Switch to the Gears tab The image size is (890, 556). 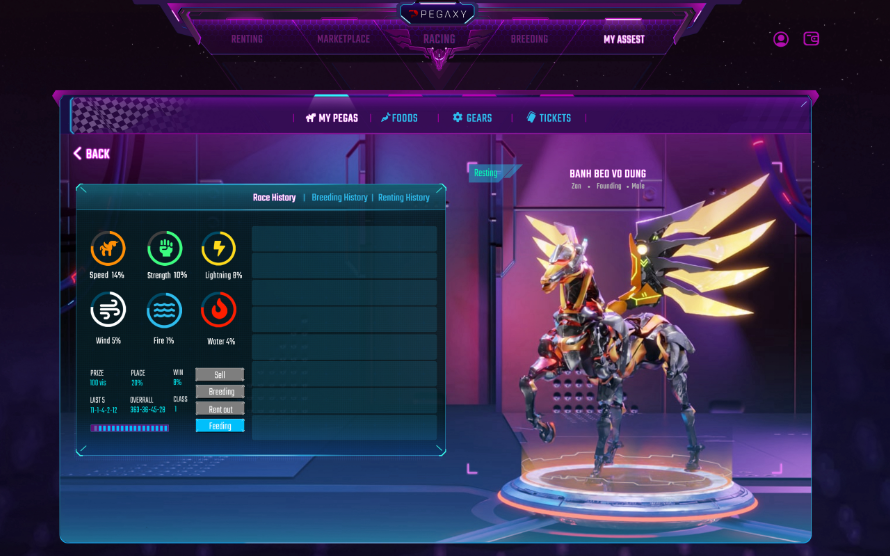click(472, 118)
